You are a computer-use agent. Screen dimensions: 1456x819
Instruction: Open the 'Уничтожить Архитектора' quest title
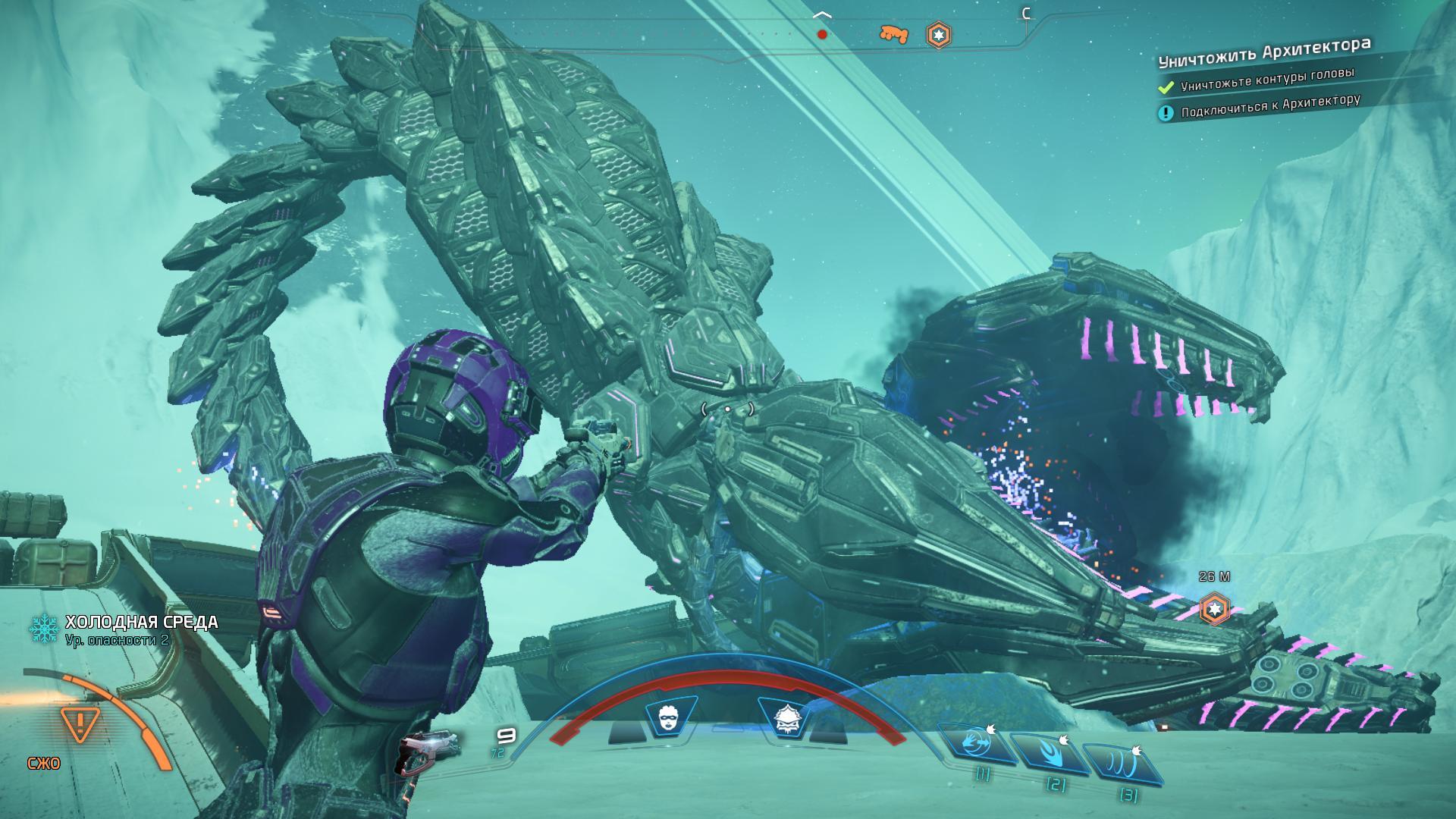(1264, 52)
